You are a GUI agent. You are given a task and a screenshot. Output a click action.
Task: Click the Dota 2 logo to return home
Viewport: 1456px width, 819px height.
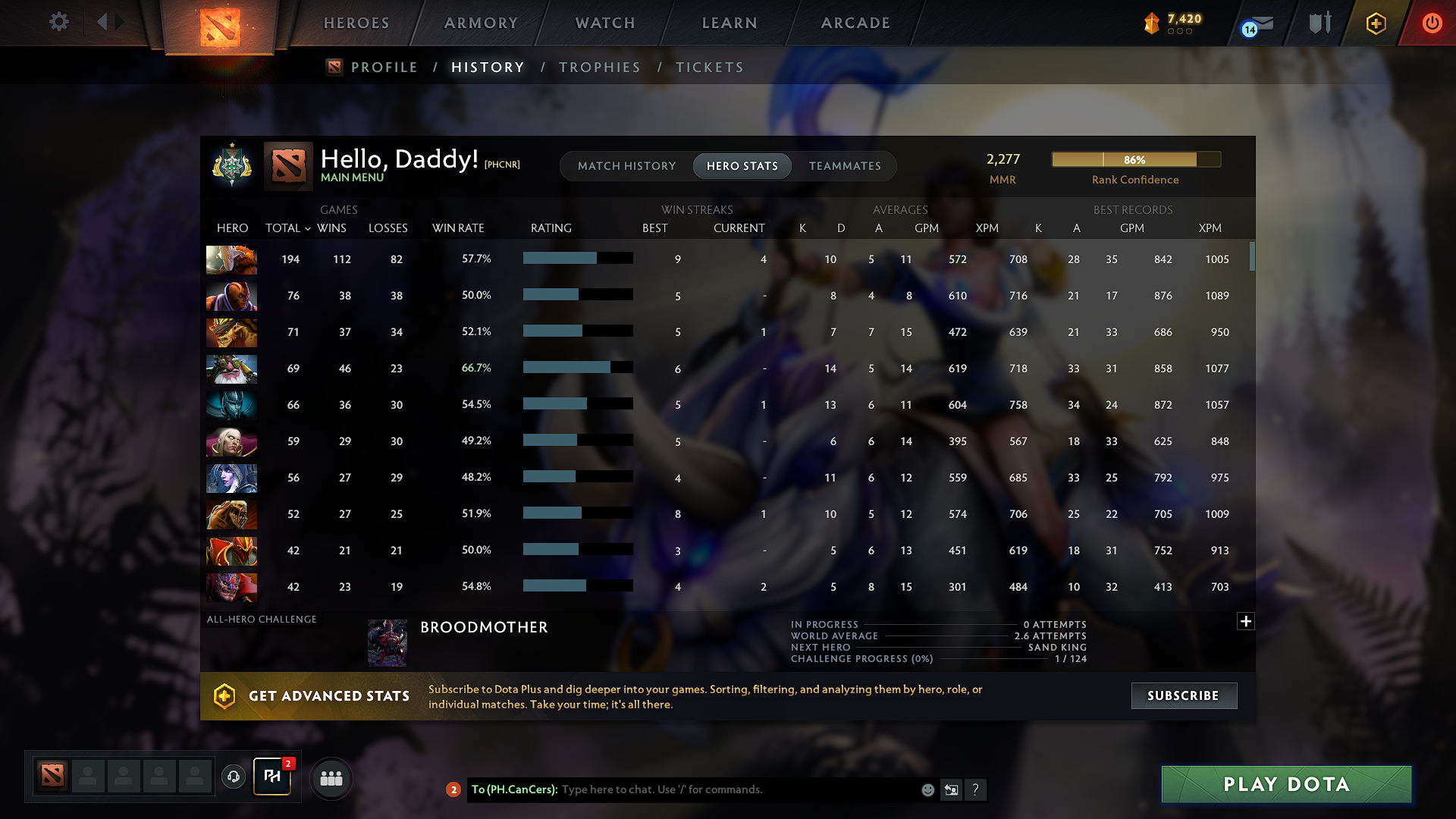pos(220,24)
